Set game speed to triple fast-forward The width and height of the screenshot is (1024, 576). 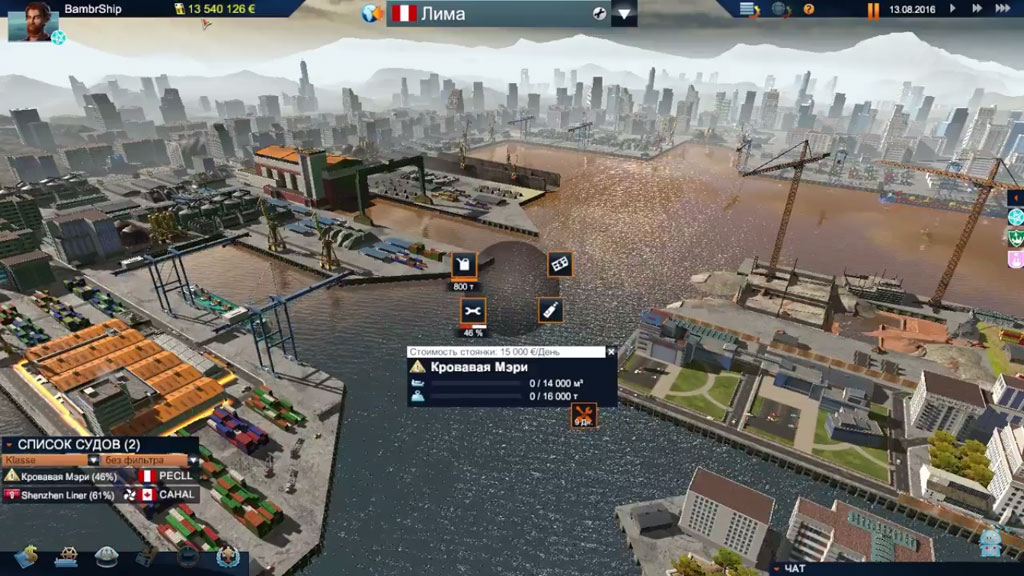coord(1005,9)
